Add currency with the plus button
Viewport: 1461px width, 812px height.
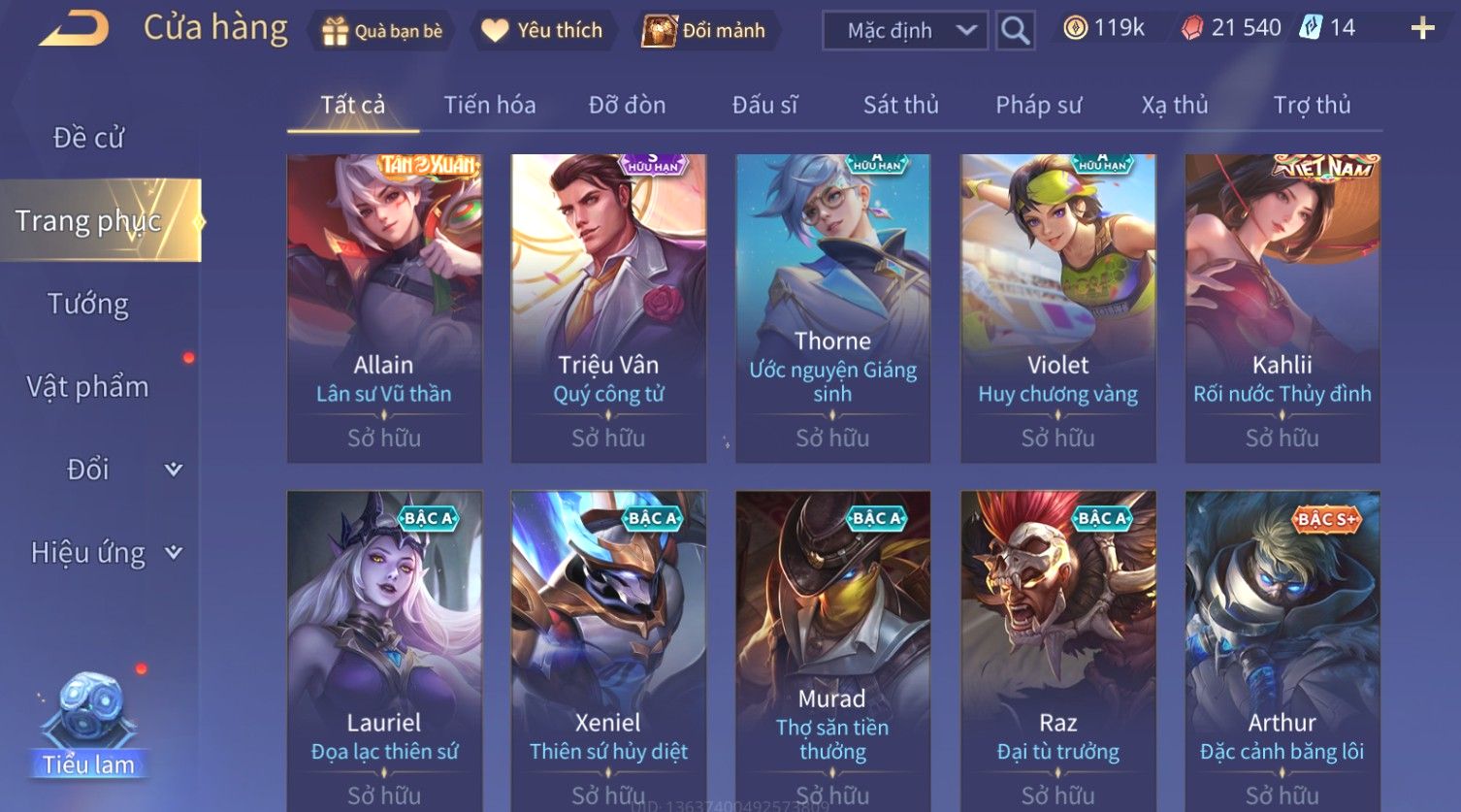click(x=1422, y=28)
